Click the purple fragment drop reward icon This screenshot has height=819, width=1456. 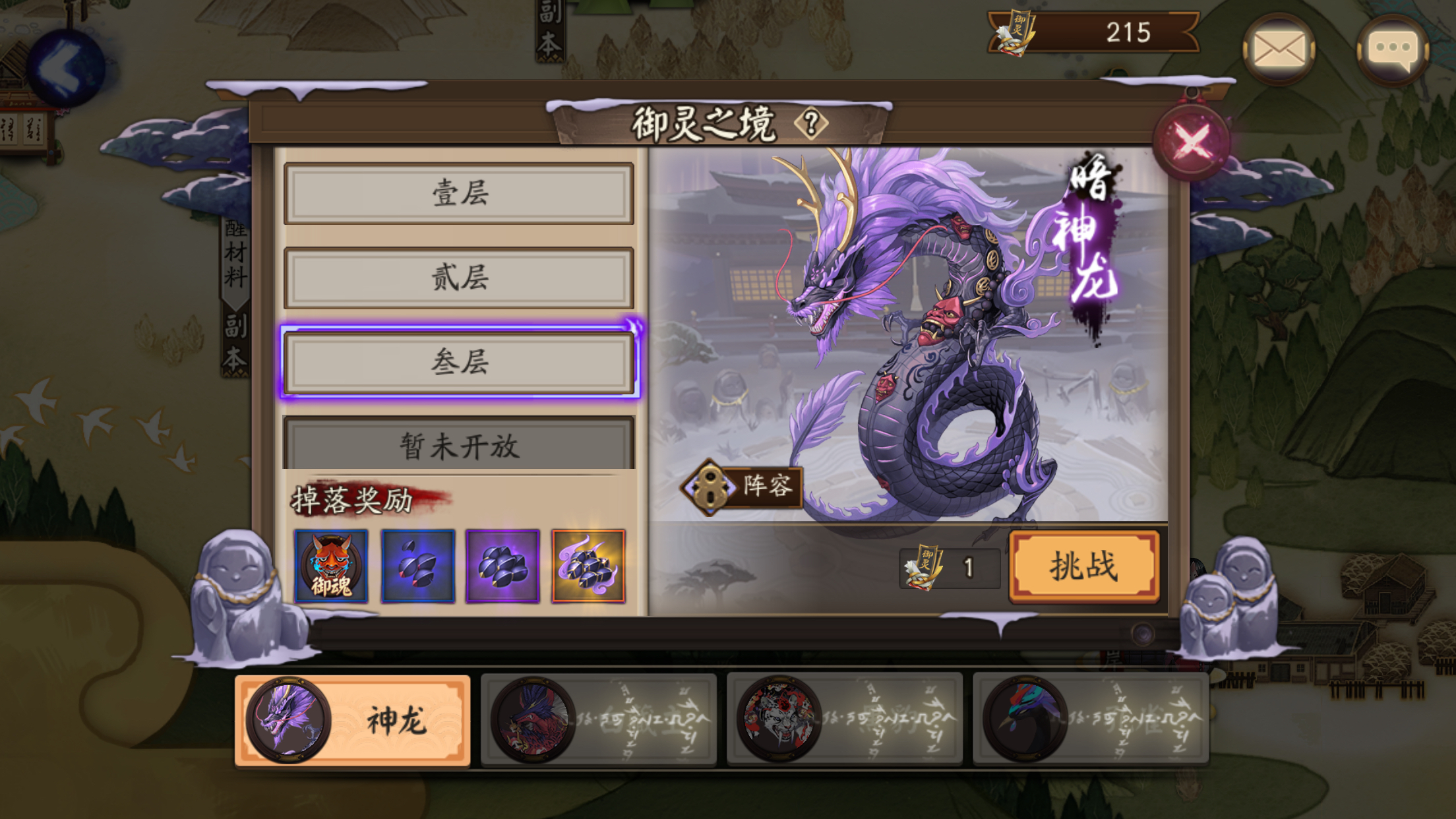click(x=418, y=566)
